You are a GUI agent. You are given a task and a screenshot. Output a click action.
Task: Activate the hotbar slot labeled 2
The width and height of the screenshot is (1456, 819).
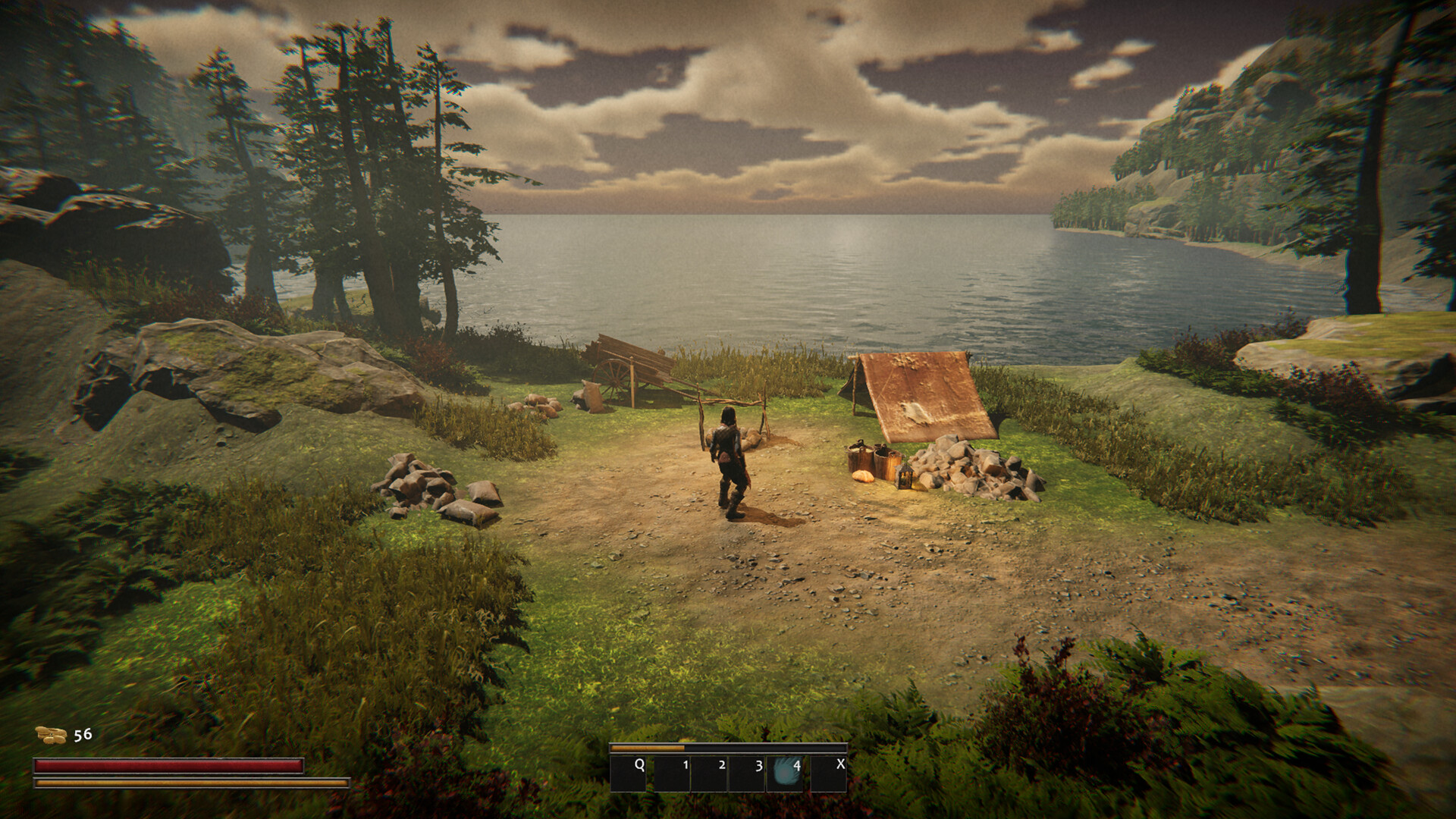[710, 773]
